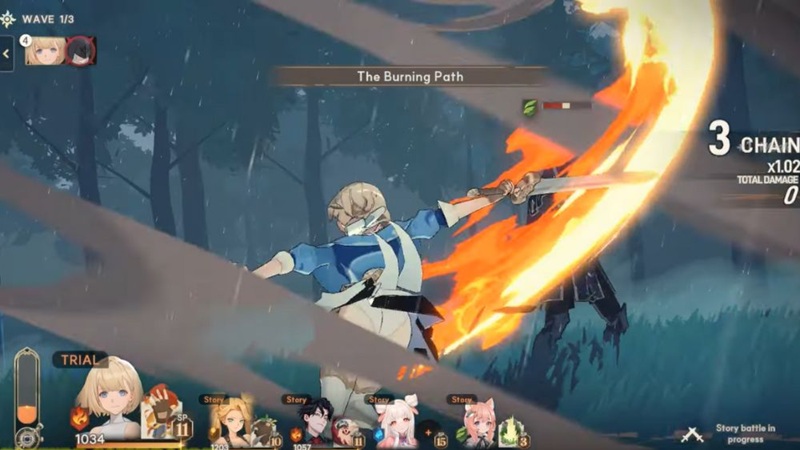Select the dark-haired enemy's turn order portrait
The width and height of the screenshot is (800, 450).
click(80, 51)
